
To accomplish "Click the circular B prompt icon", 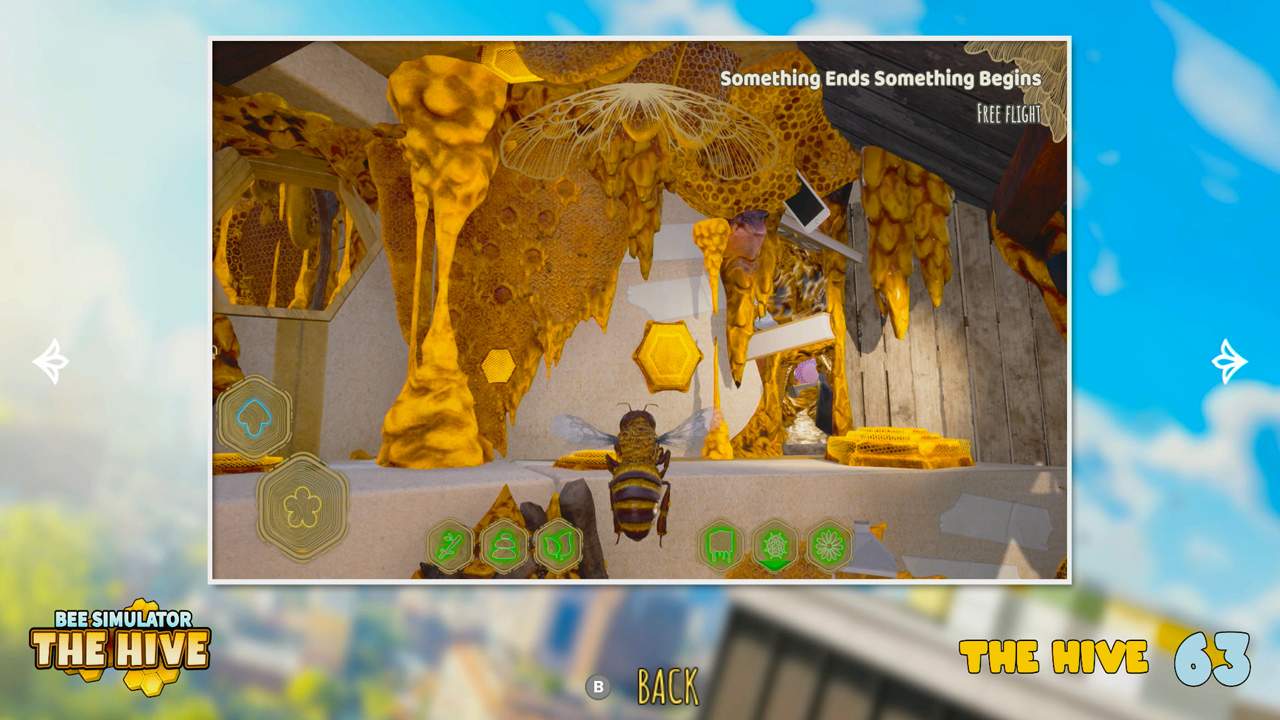I will (x=599, y=687).
